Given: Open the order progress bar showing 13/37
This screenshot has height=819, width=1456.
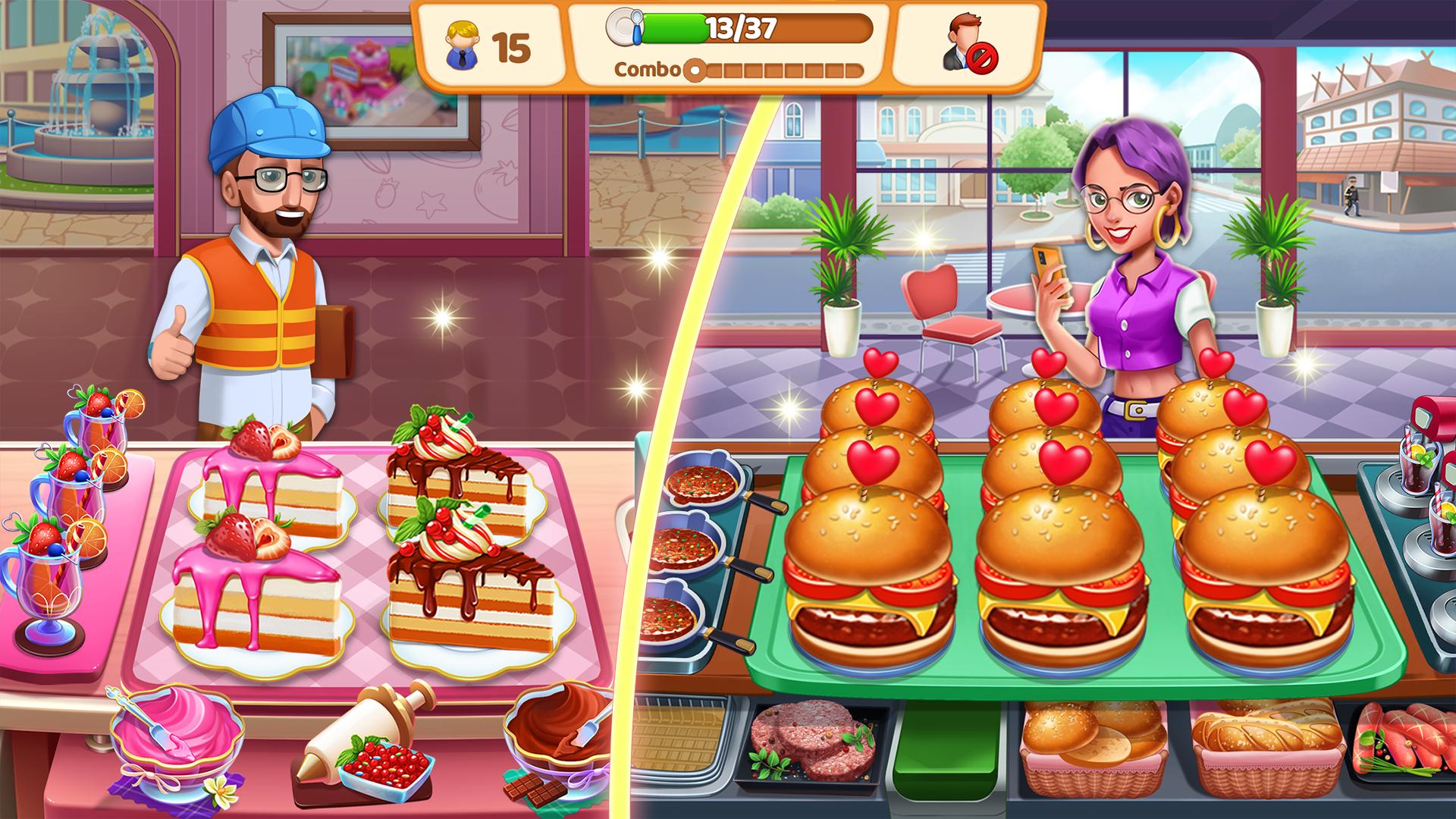Looking at the screenshot, I should pyautogui.click(x=739, y=32).
